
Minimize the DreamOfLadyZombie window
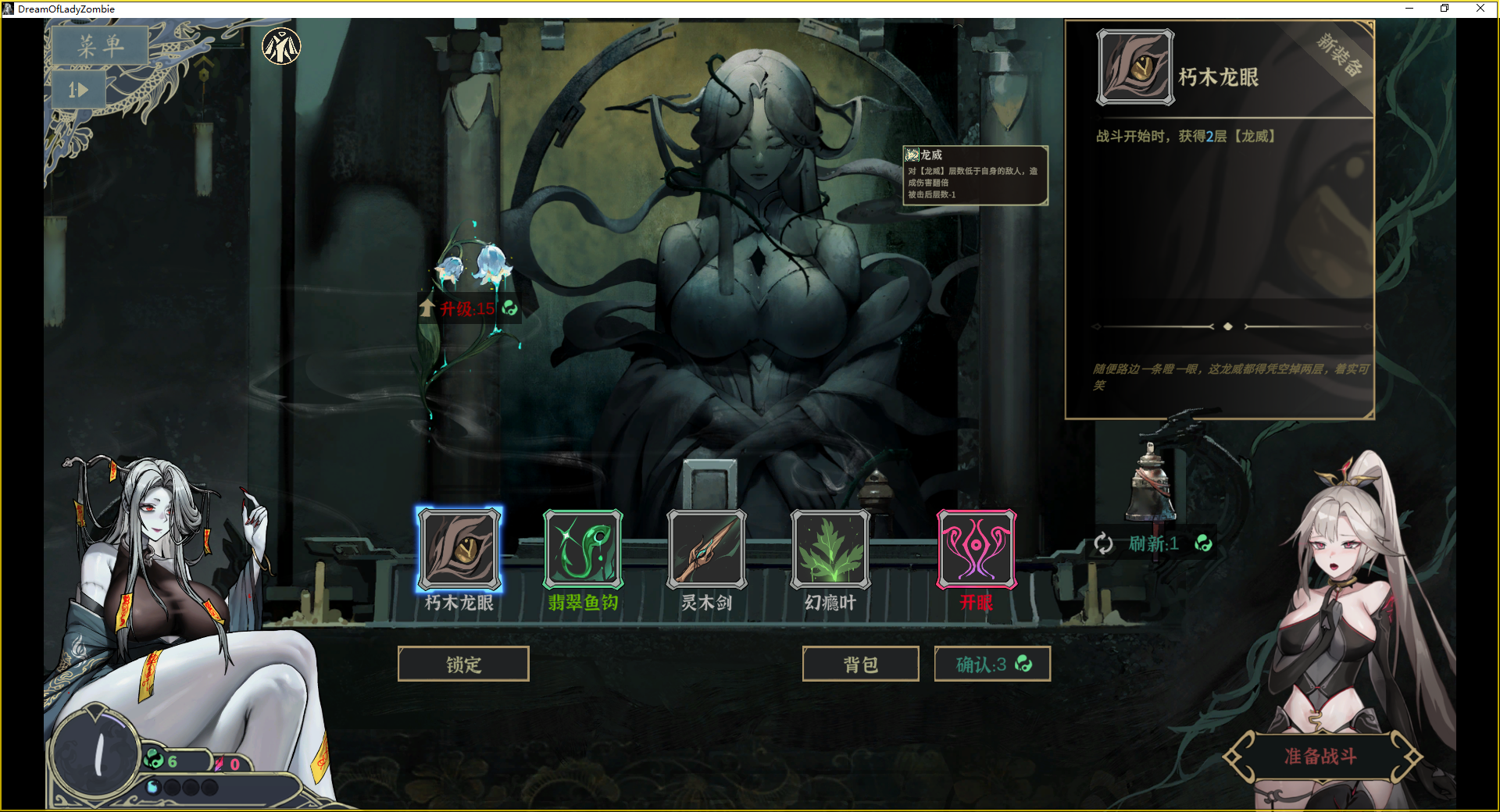[x=1409, y=9]
